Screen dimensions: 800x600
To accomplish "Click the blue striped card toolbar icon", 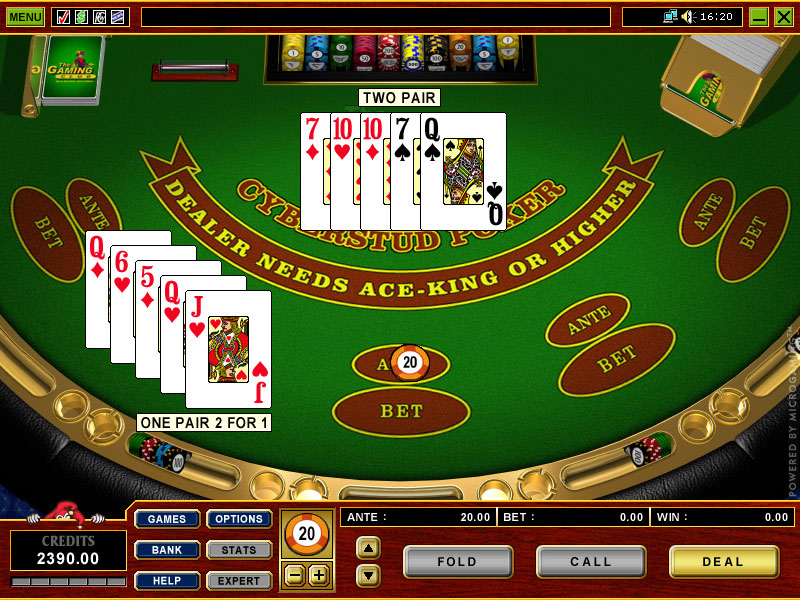I will pos(118,17).
